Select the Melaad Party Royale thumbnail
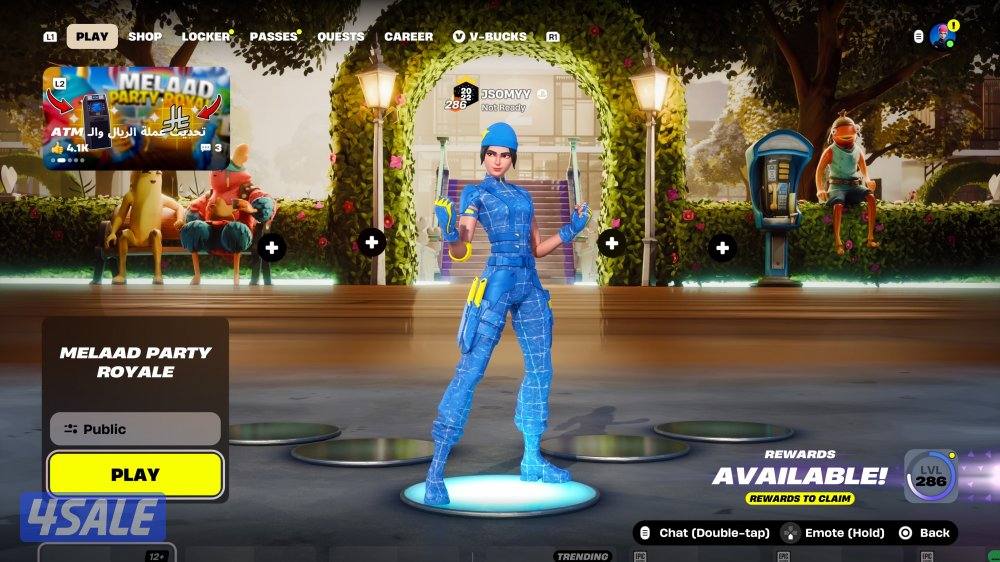Screen dimensions: 1000x562 click(x=135, y=117)
